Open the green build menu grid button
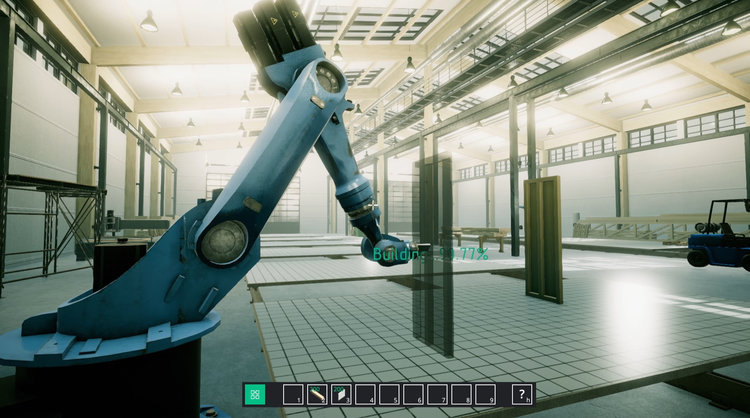750x418 pixels. click(255, 394)
